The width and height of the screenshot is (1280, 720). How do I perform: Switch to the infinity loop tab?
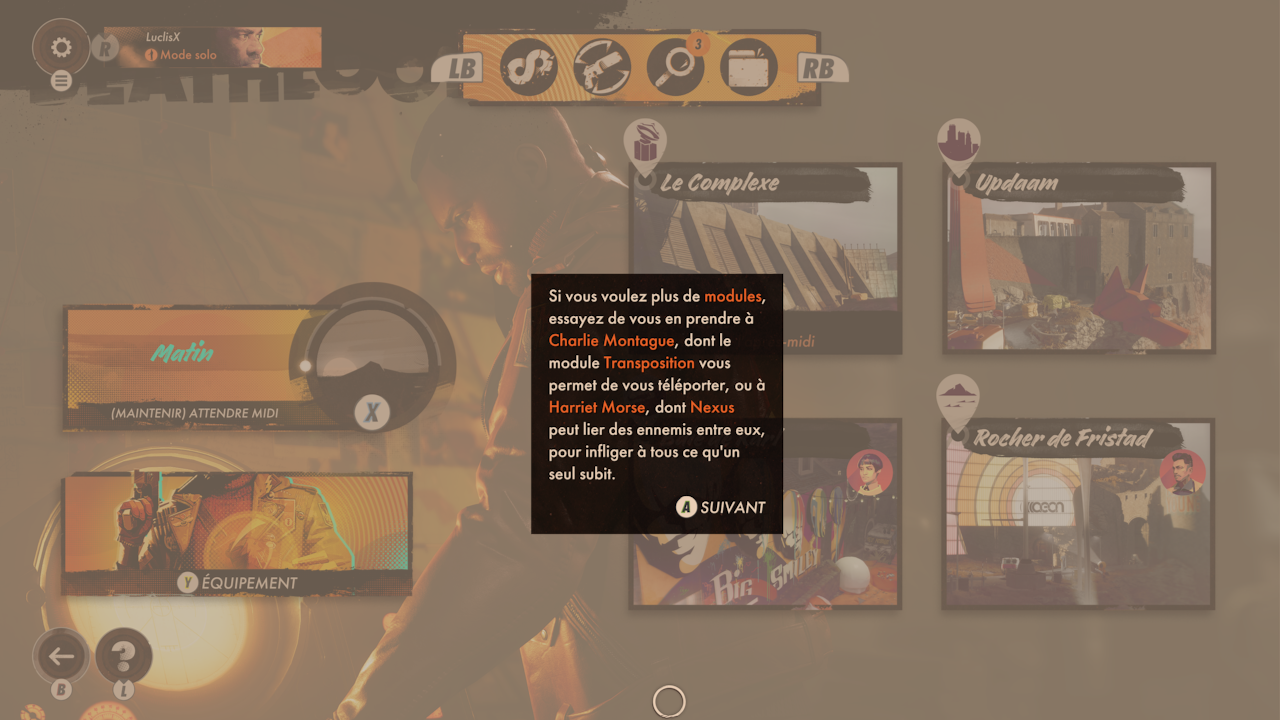[x=528, y=67]
